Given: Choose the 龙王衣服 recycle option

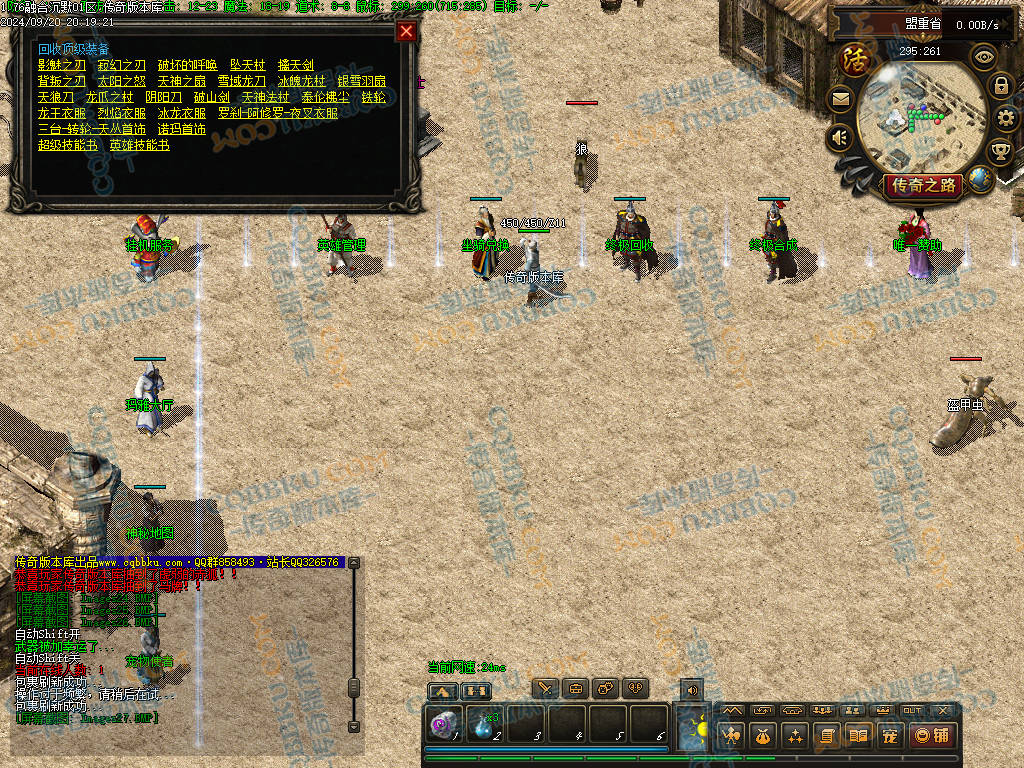Looking at the screenshot, I should coord(62,113).
